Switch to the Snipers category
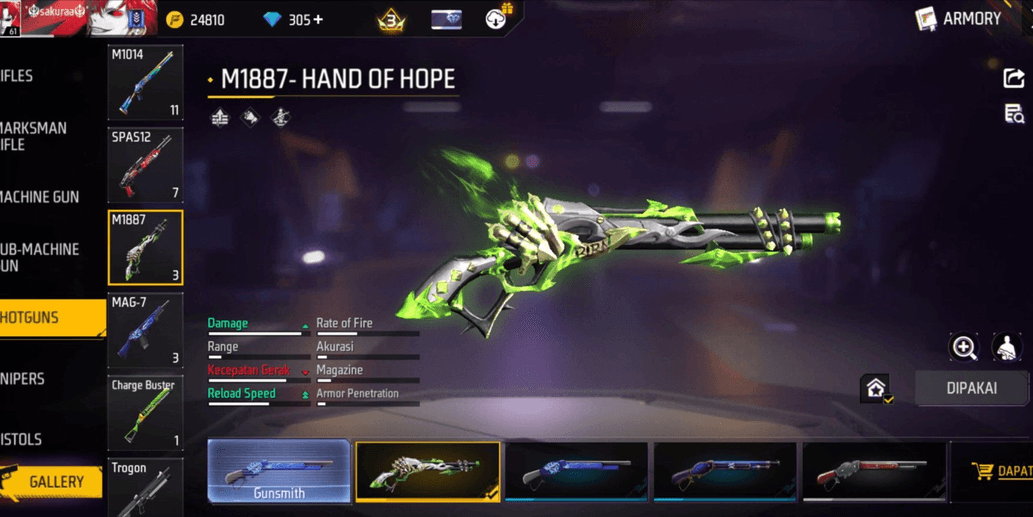Image resolution: width=1033 pixels, height=517 pixels. pyautogui.click(x=25, y=379)
